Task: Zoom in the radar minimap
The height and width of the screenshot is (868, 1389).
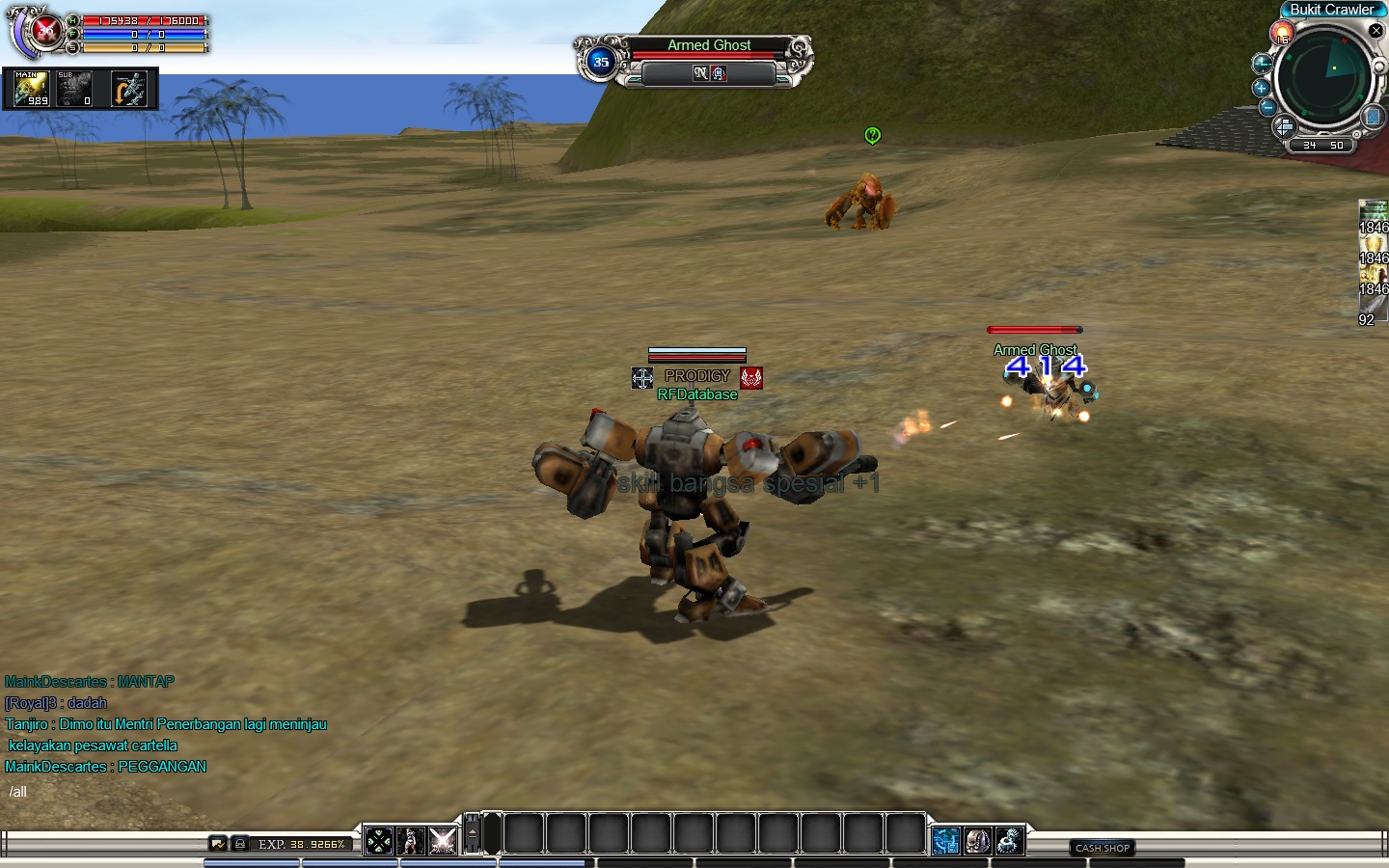Action: [1261, 88]
